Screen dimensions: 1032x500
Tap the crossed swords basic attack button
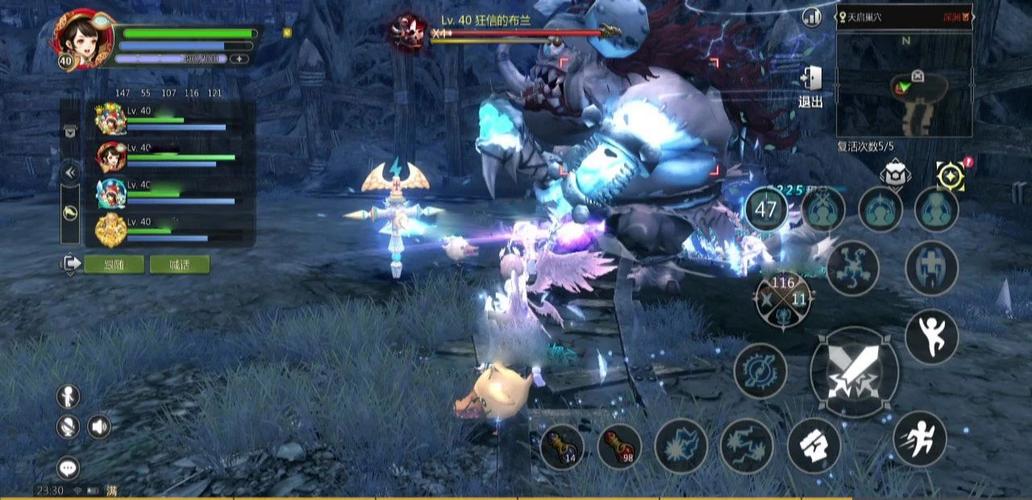[853, 371]
